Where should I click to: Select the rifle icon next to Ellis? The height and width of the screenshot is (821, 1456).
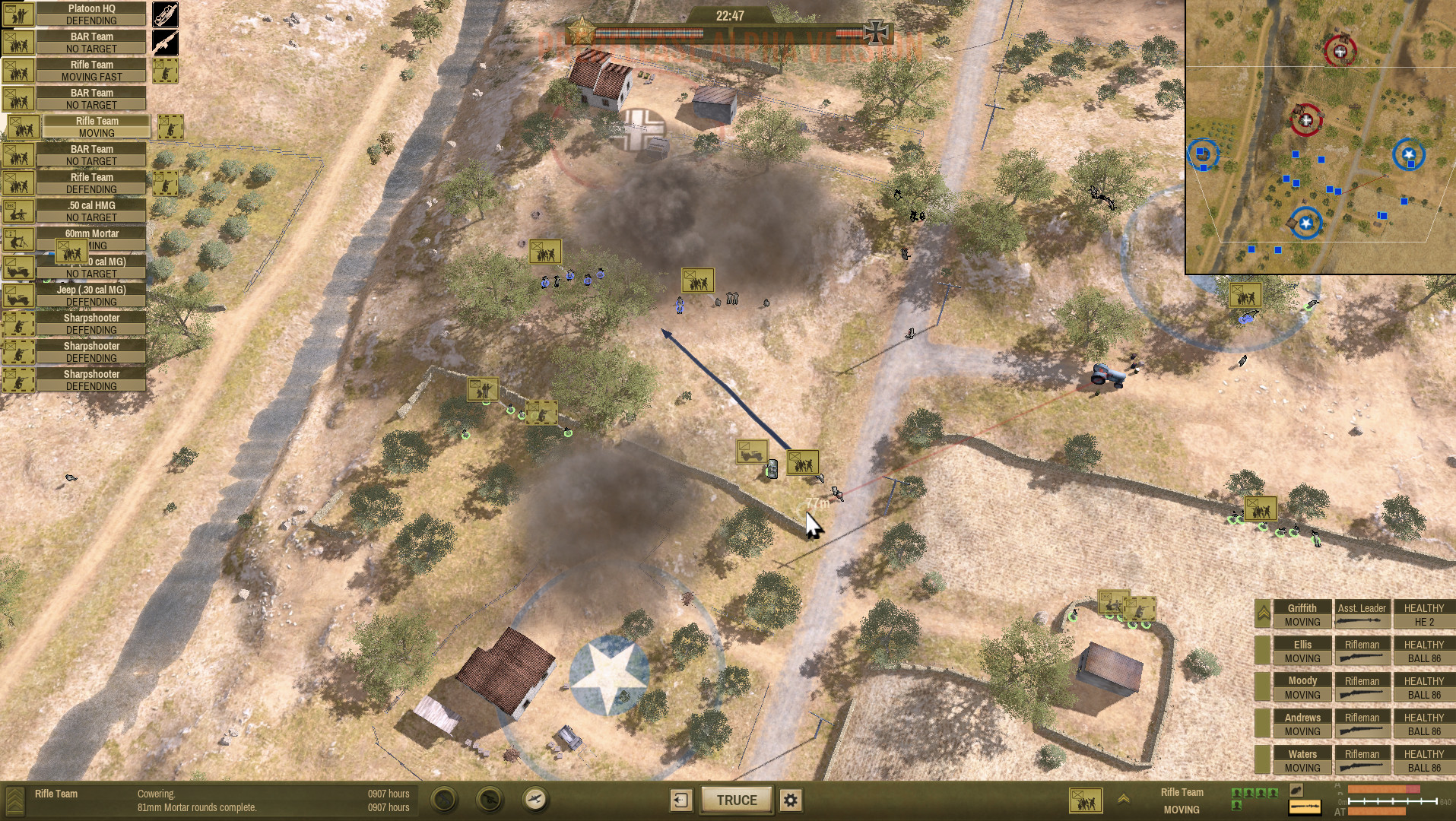(1362, 658)
